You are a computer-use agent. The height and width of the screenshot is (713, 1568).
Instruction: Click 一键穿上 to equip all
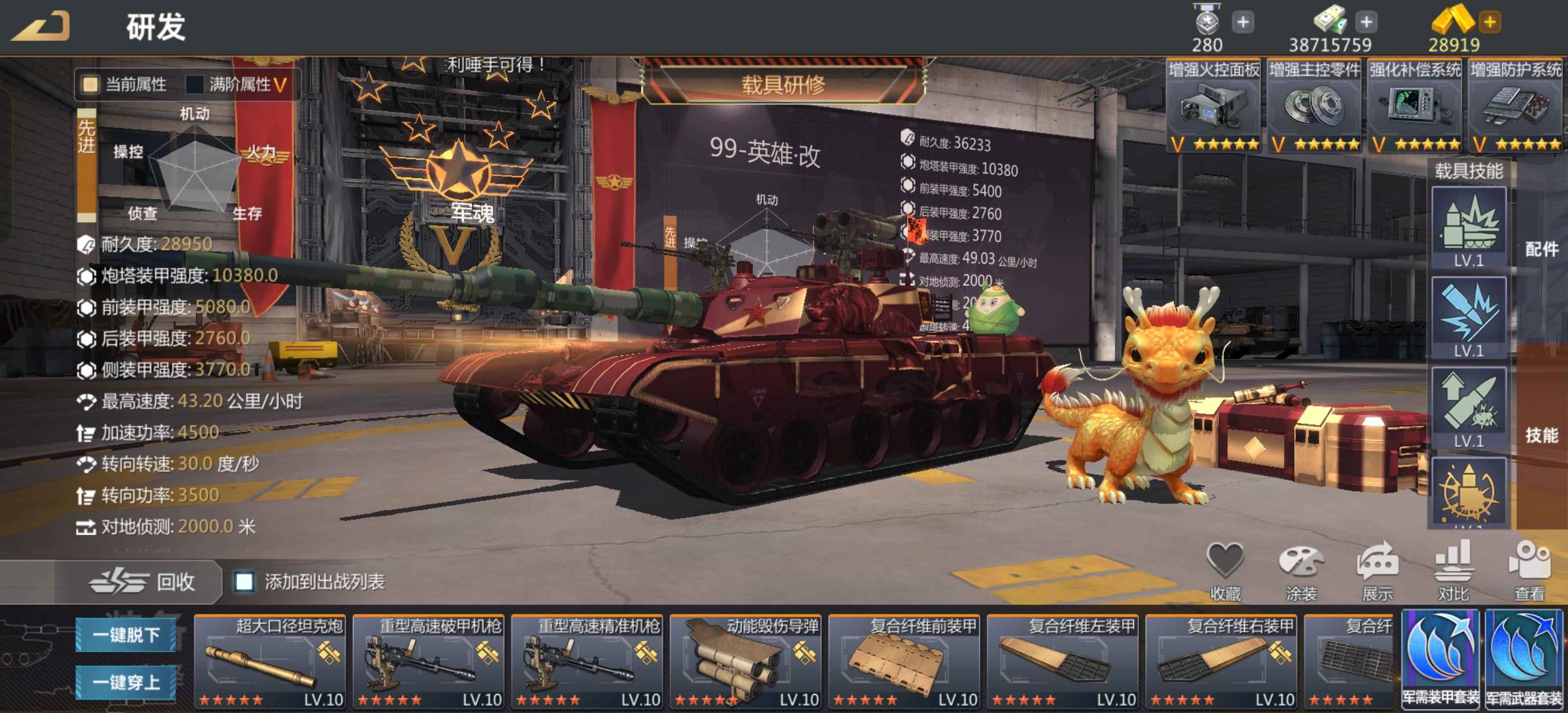pyautogui.click(x=126, y=682)
